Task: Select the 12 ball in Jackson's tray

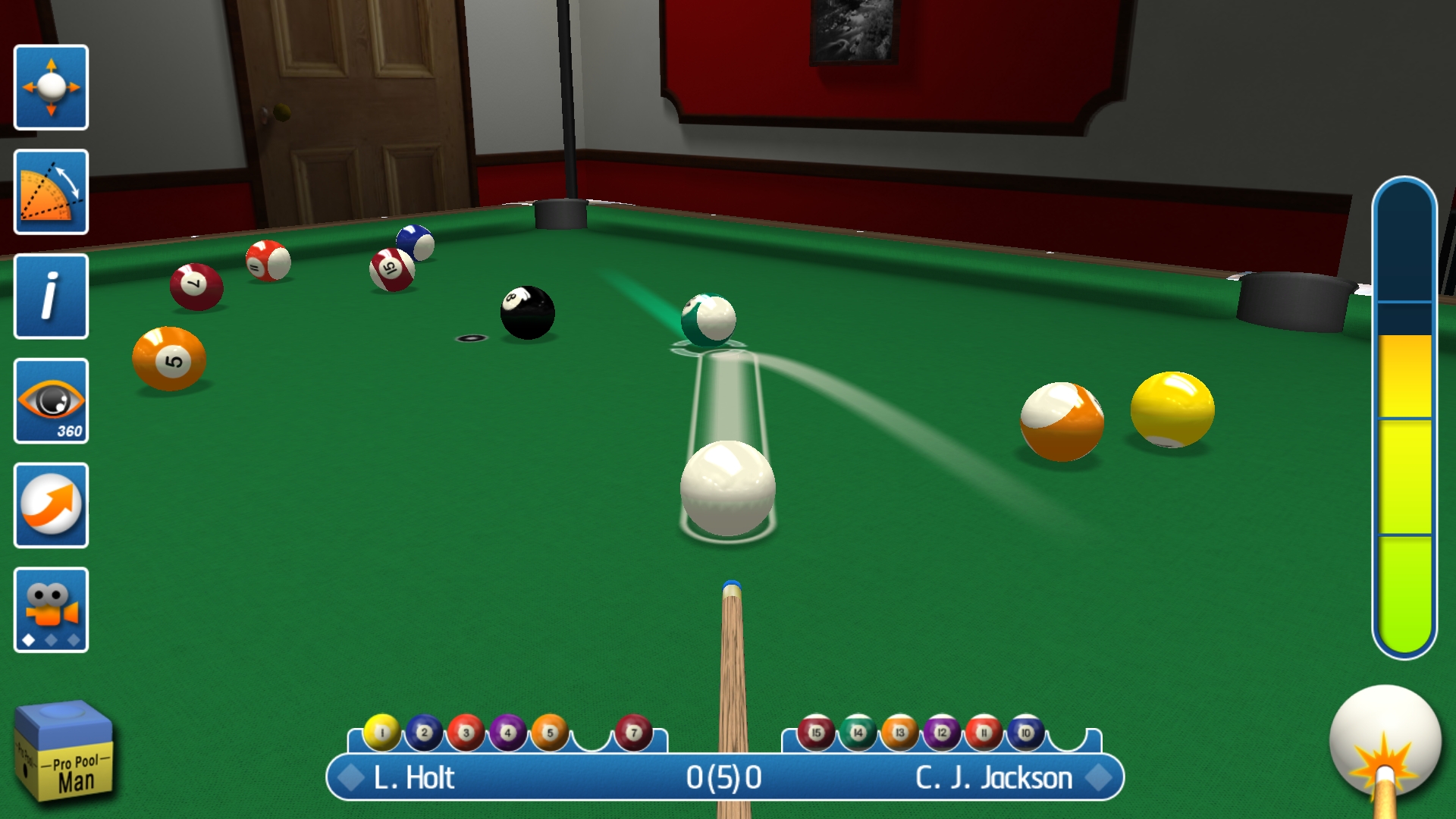Action: click(x=941, y=733)
